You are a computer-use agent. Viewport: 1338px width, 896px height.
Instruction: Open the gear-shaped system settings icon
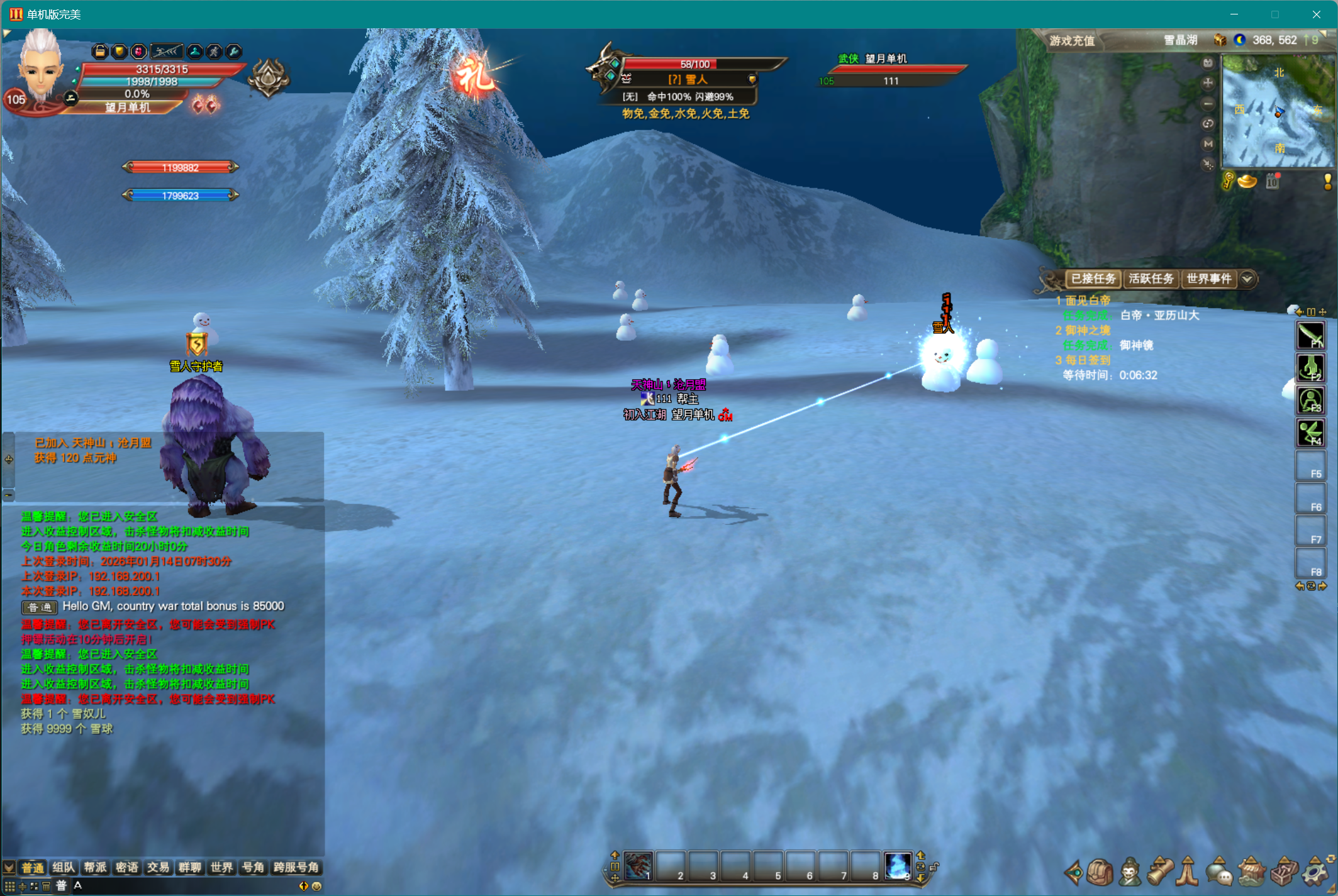pos(1315,872)
